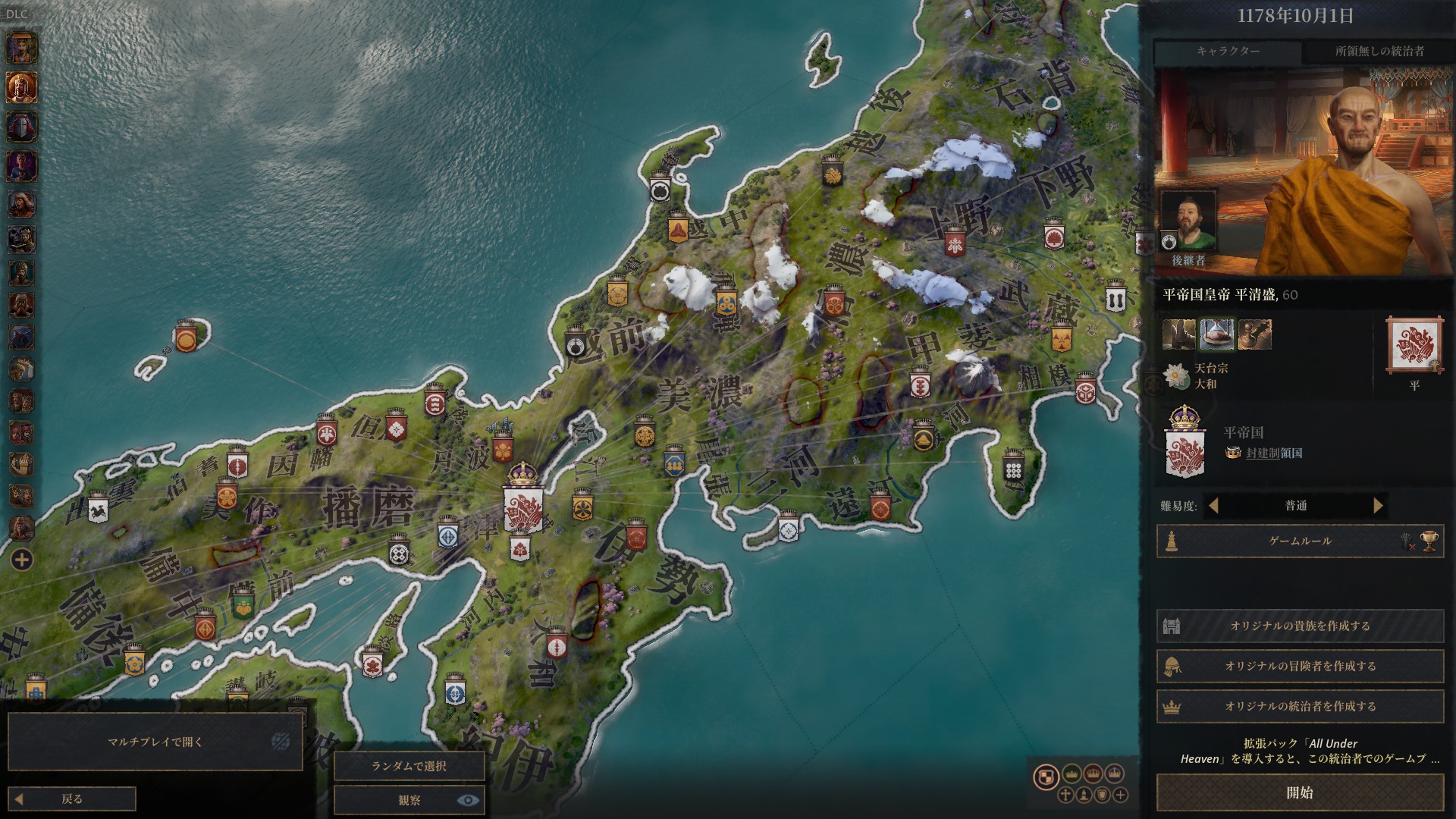Screen dimensions: 1456x819
Task: Click the zoom-in plus icon on the map
Action: coord(1121,796)
